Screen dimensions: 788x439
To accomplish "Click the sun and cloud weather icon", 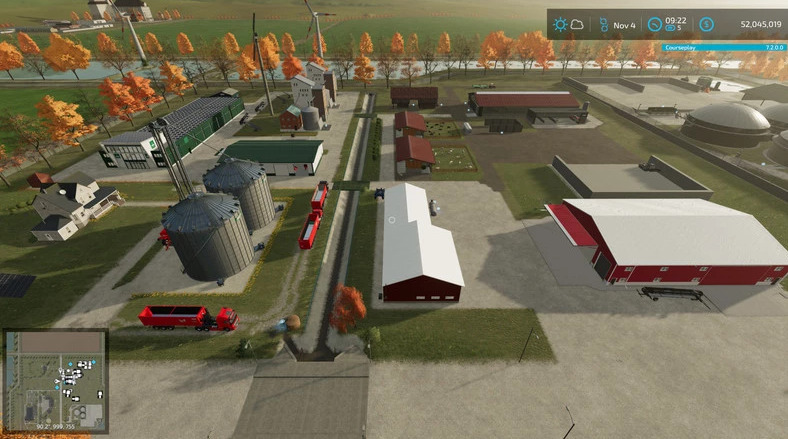I will 569,23.
